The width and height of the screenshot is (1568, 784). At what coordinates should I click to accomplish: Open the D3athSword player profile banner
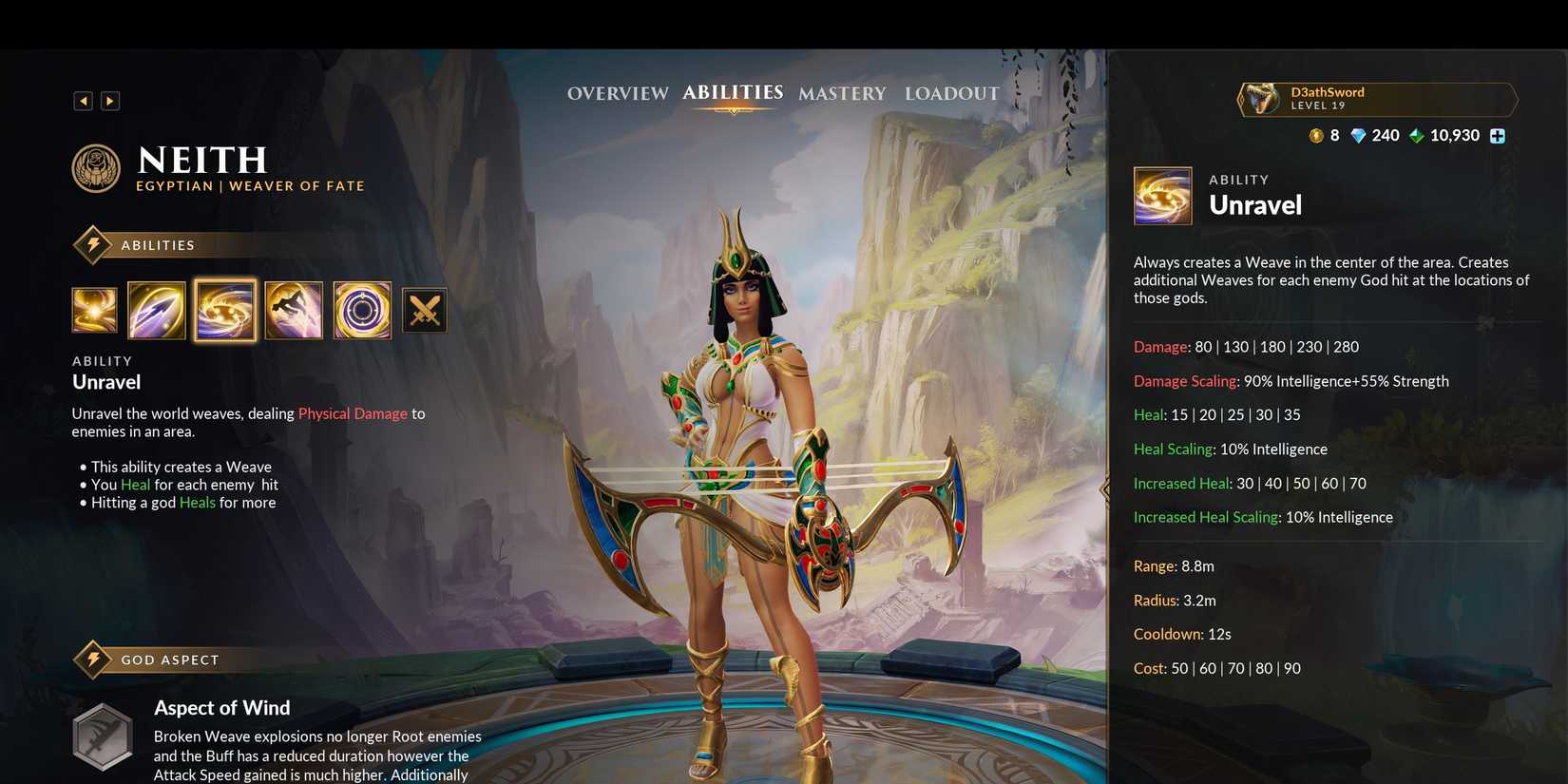tap(1377, 99)
